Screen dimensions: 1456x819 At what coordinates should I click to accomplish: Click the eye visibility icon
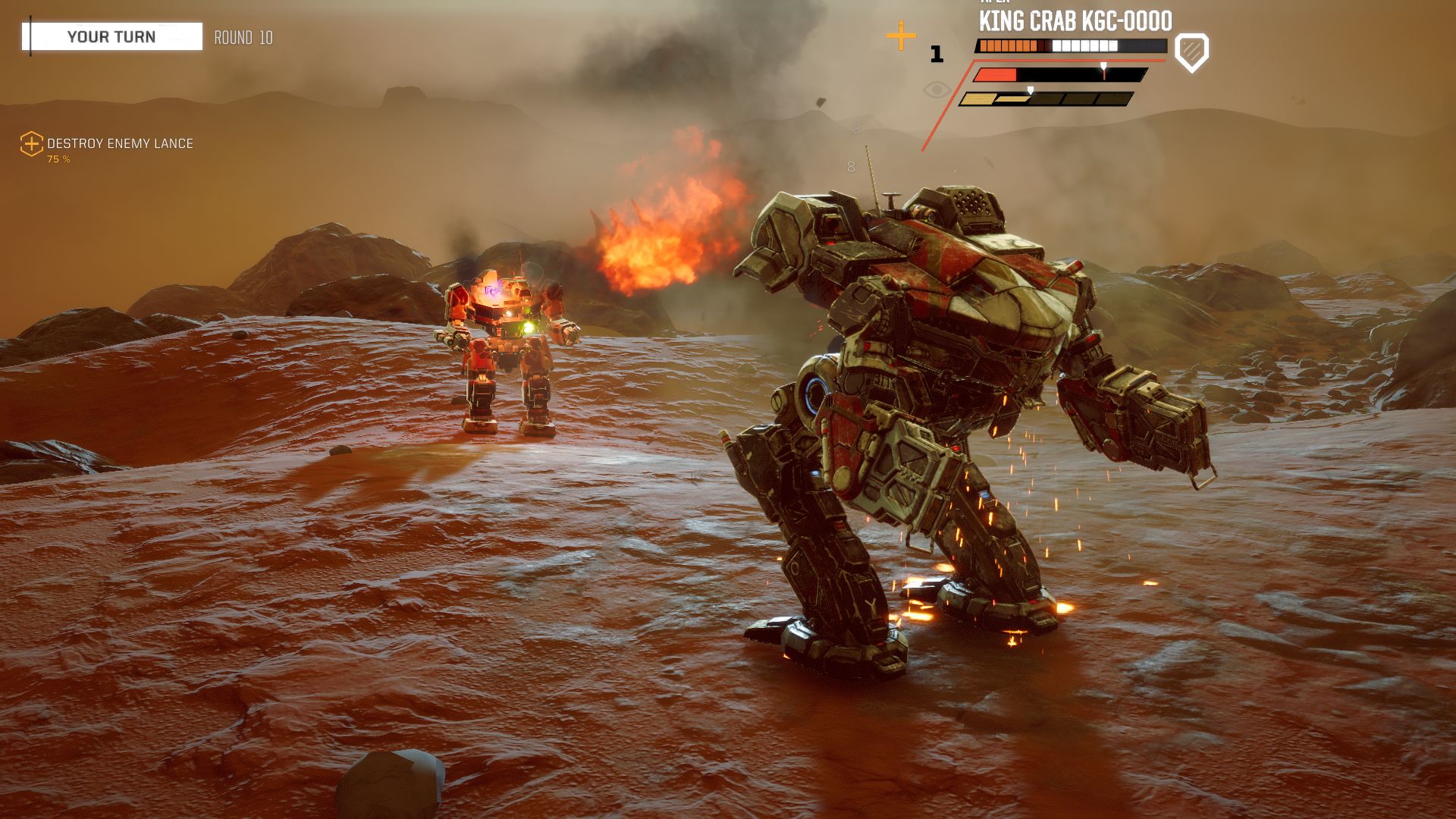click(x=937, y=91)
